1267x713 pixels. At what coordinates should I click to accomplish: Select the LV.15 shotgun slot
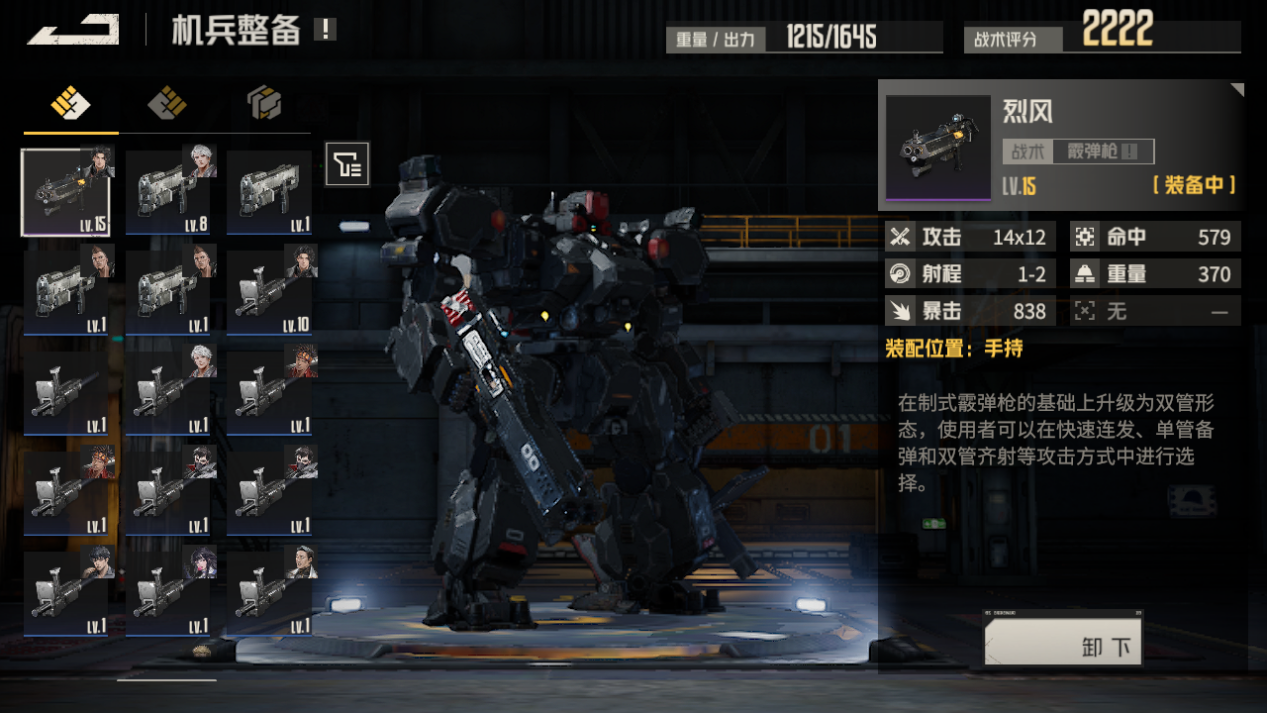coord(67,192)
